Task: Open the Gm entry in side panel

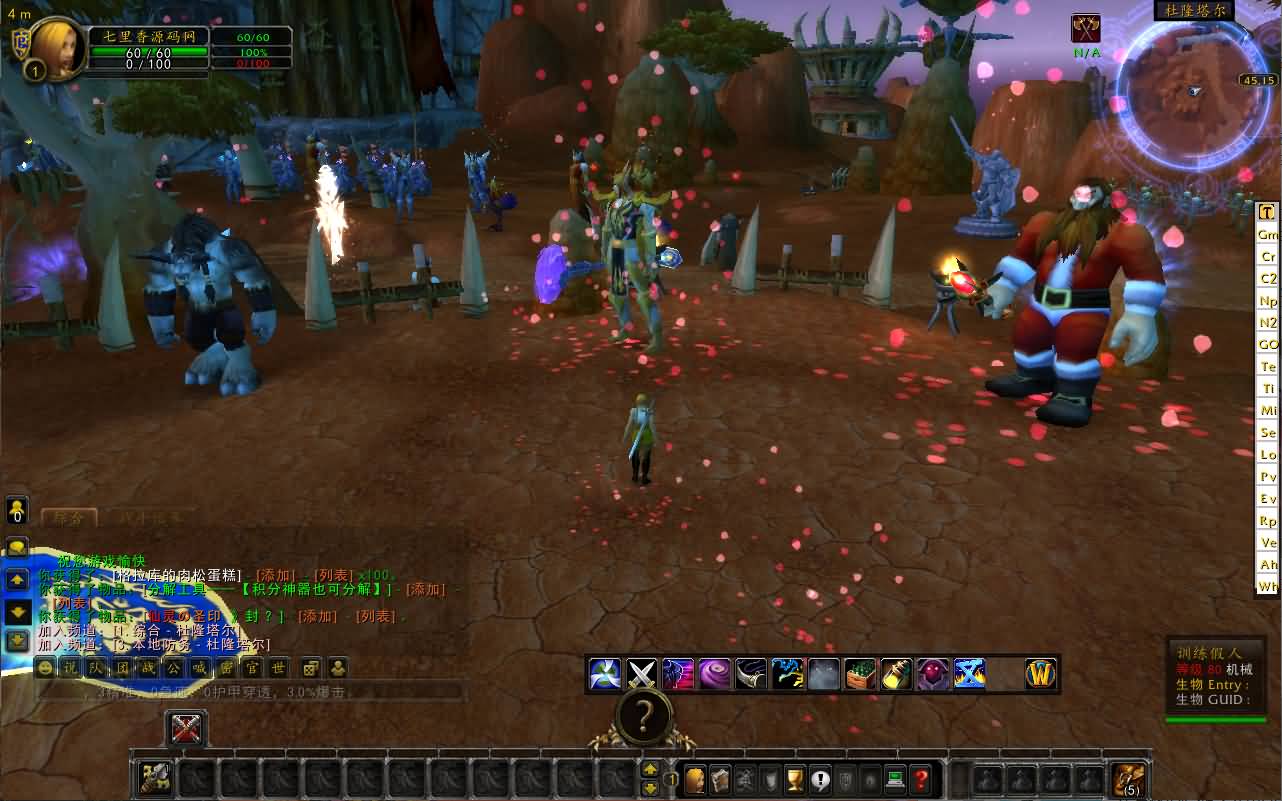Action: (x=1268, y=234)
